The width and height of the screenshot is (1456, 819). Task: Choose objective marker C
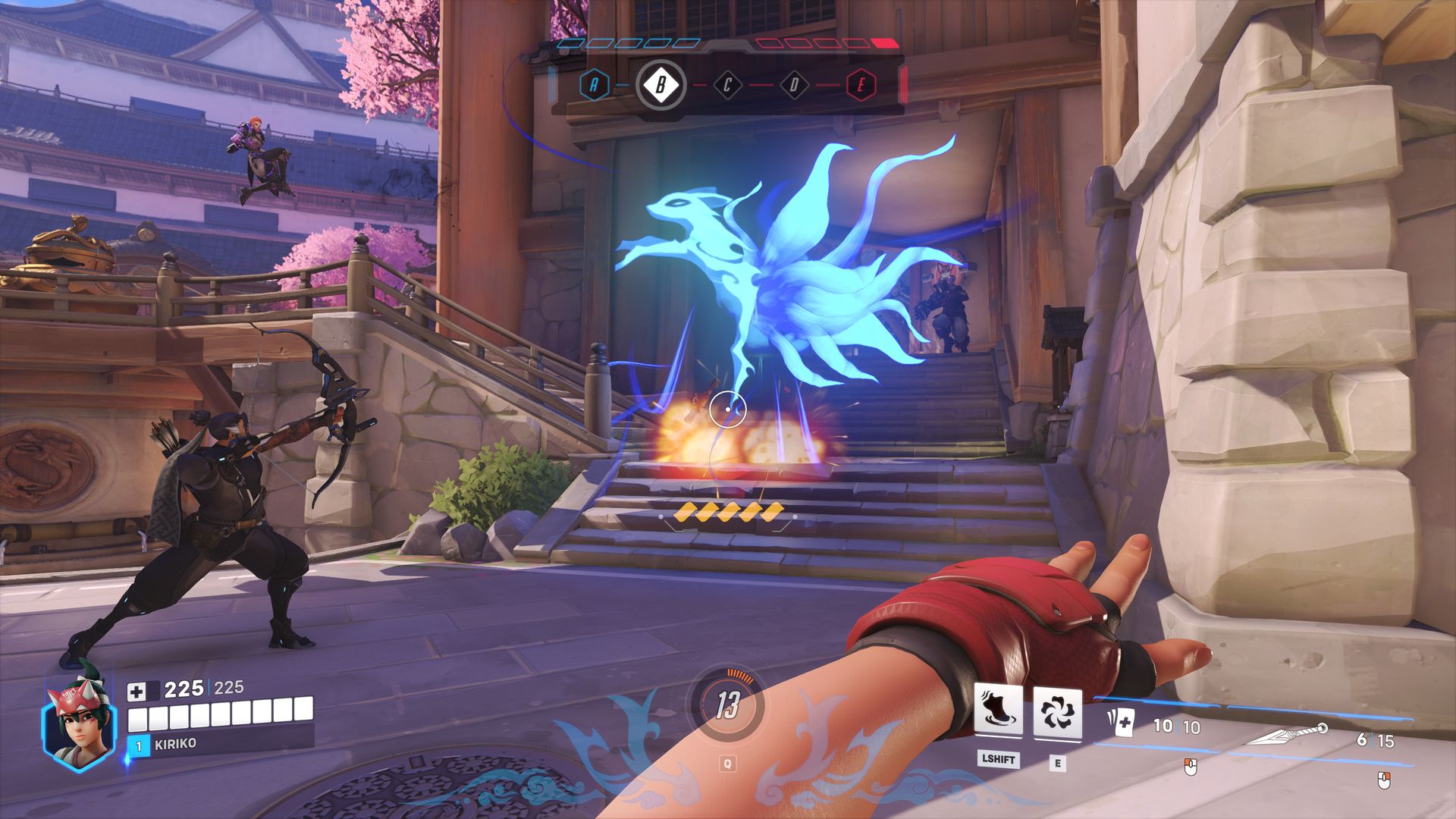coord(727,85)
